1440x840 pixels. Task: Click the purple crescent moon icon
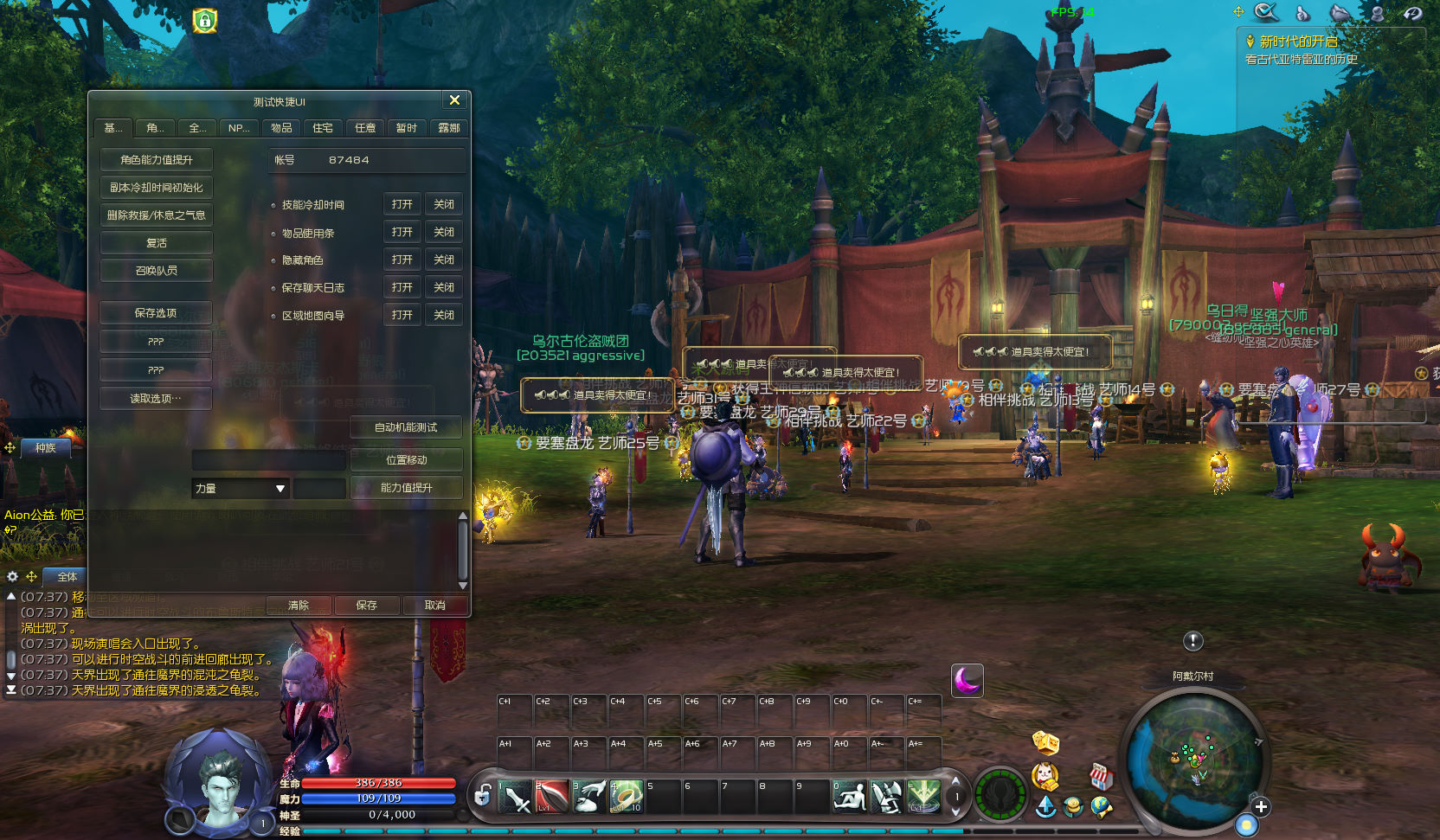click(x=967, y=681)
